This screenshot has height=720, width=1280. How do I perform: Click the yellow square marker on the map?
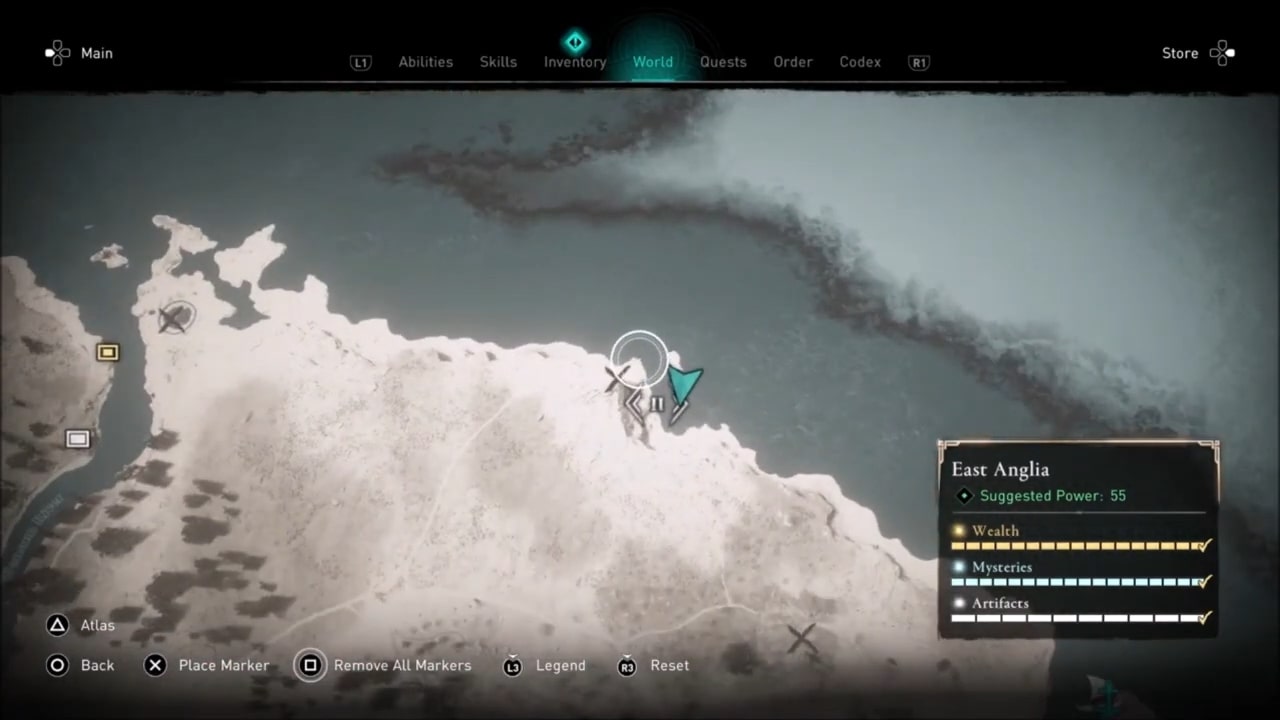point(107,352)
